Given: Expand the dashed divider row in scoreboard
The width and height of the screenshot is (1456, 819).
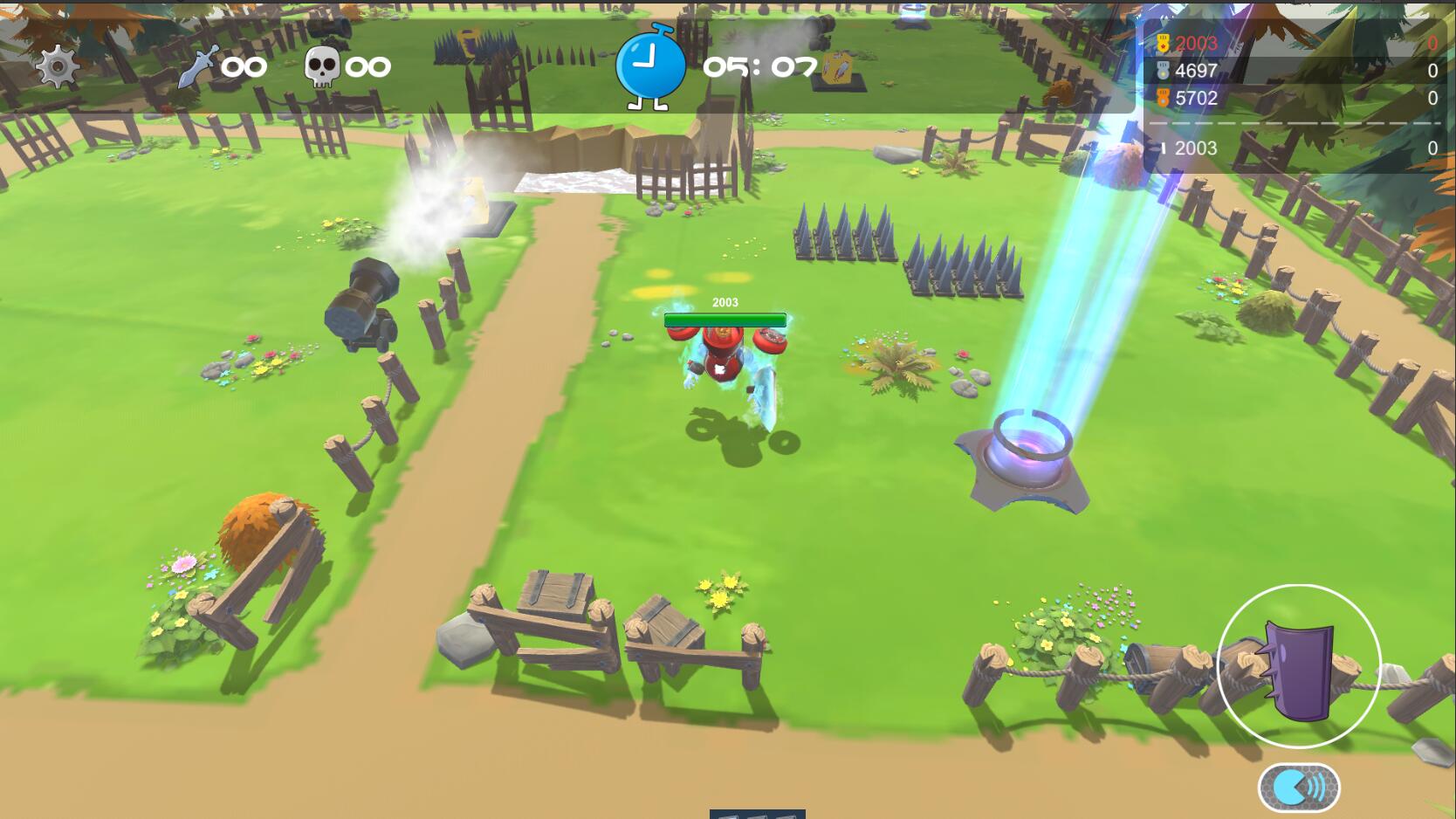Looking at the screenshot, I should tap(1292, 124).
